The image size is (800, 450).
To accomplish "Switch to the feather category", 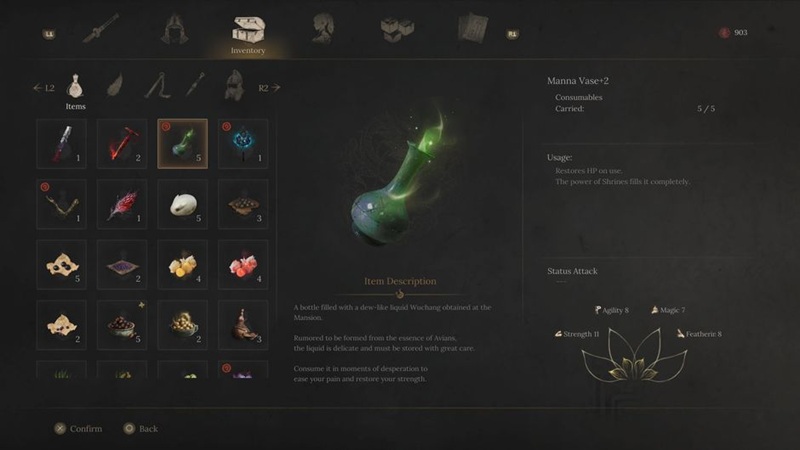I will click(116, 87).
